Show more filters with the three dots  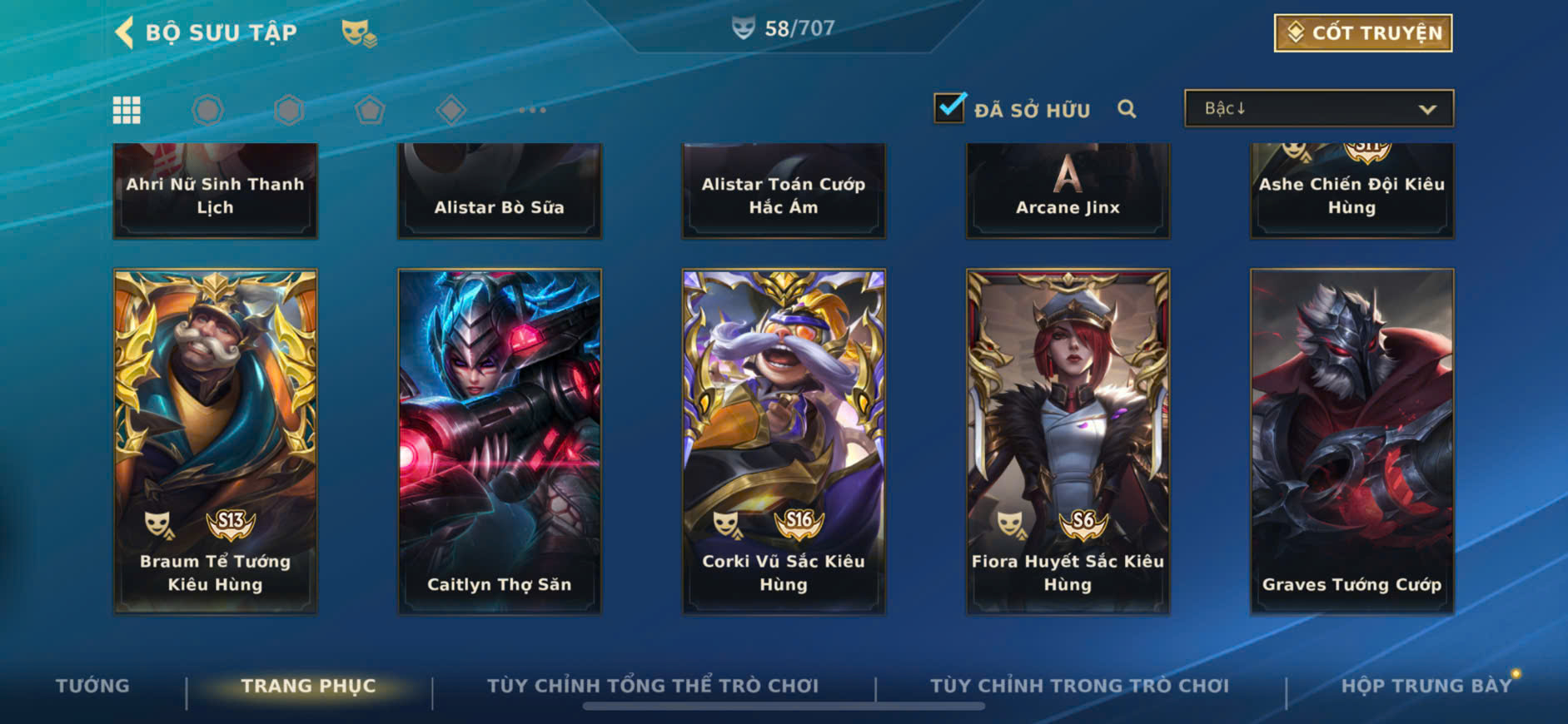click(x=532, y=110)
